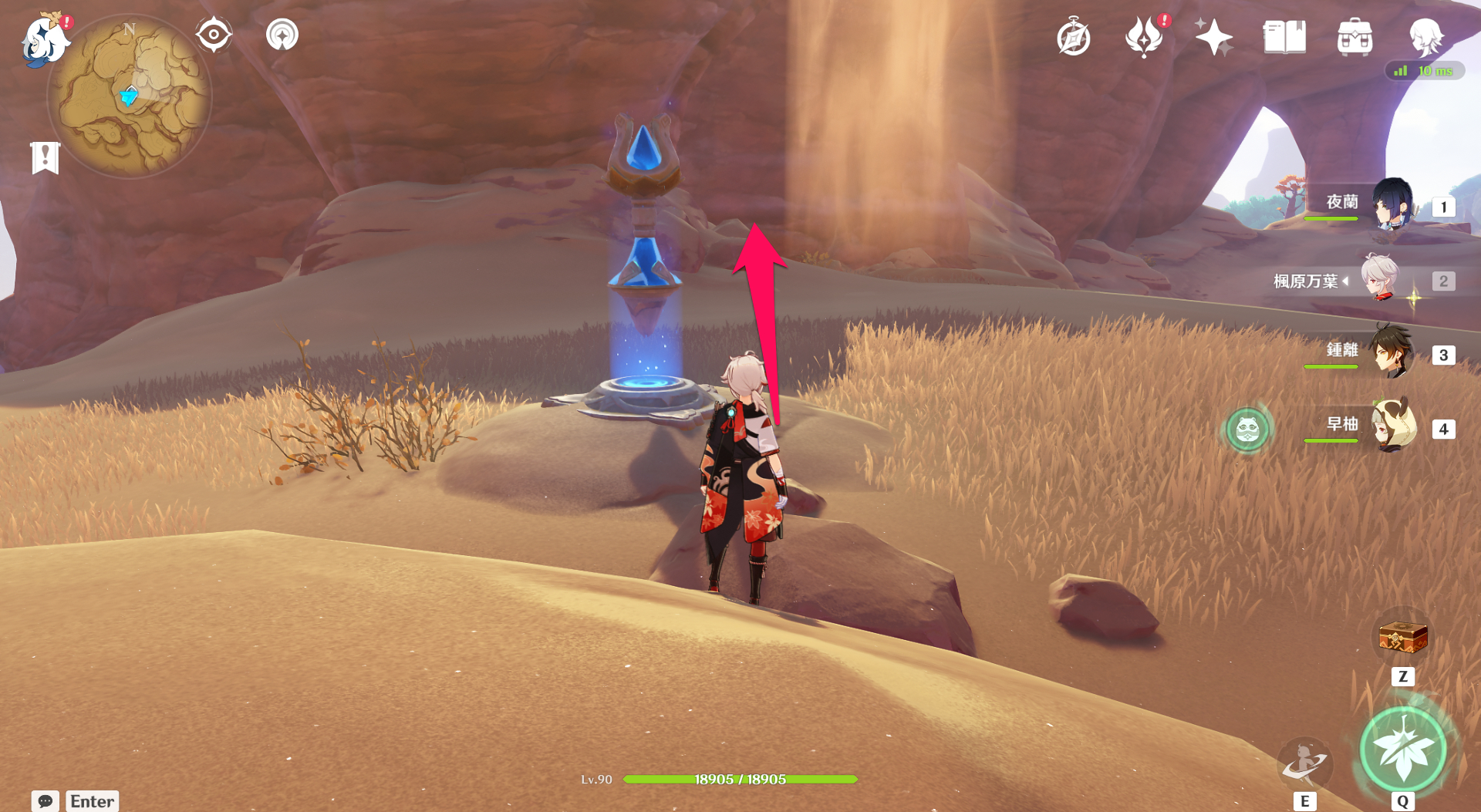Open the circular minimap

[130, 97]
